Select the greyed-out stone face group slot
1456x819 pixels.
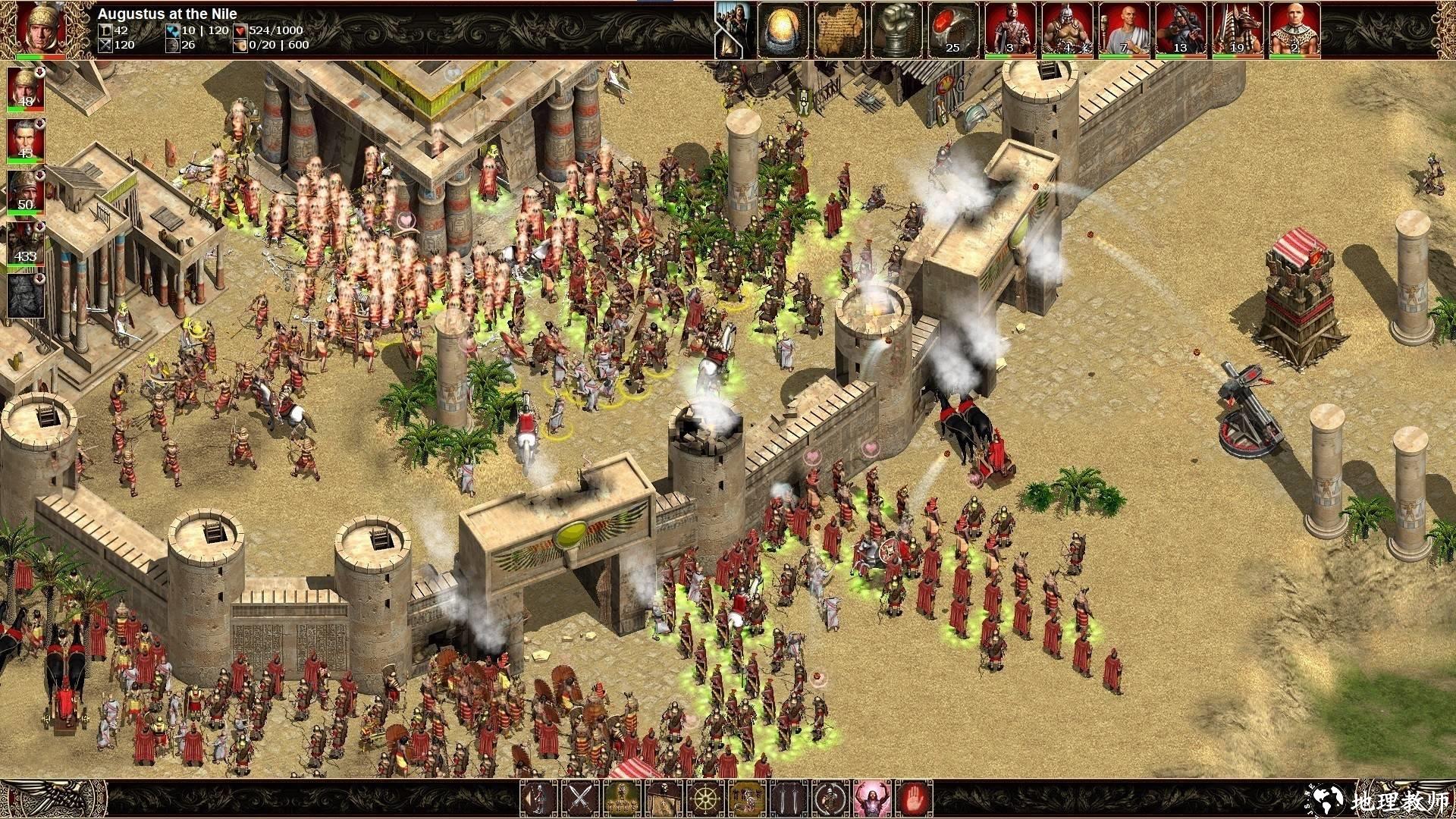[x=26, y=294]
